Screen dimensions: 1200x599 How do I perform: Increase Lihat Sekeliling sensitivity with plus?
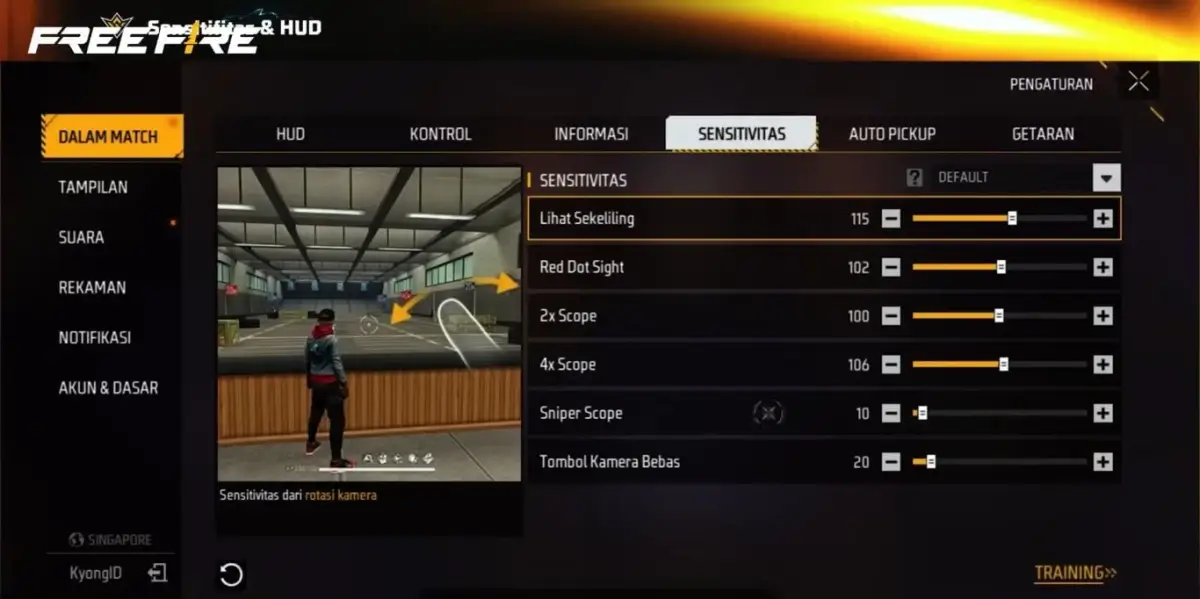point(1103,219)
